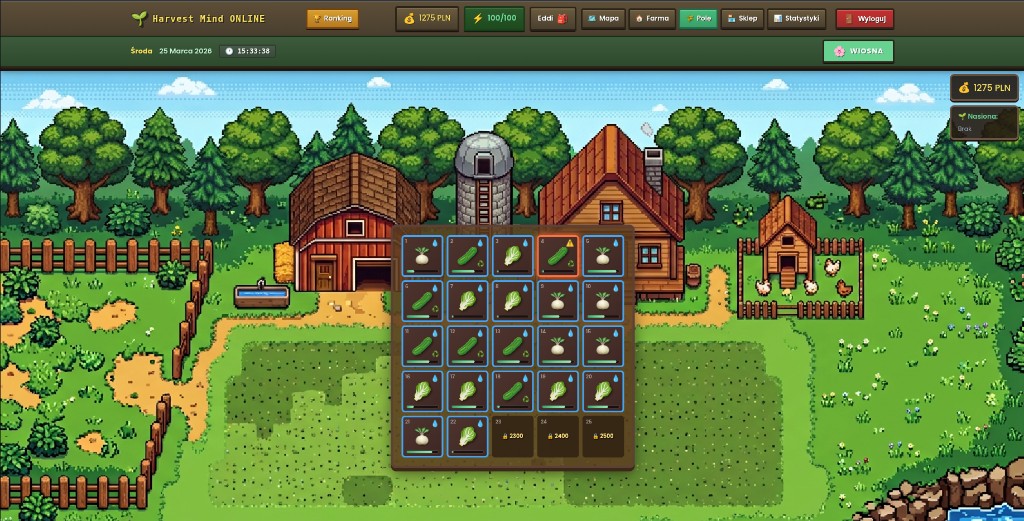Unlock the plot costing 2300
The height and width of the screenshot is (521, 1024).
pyautogui.click(x=513, y=437)
